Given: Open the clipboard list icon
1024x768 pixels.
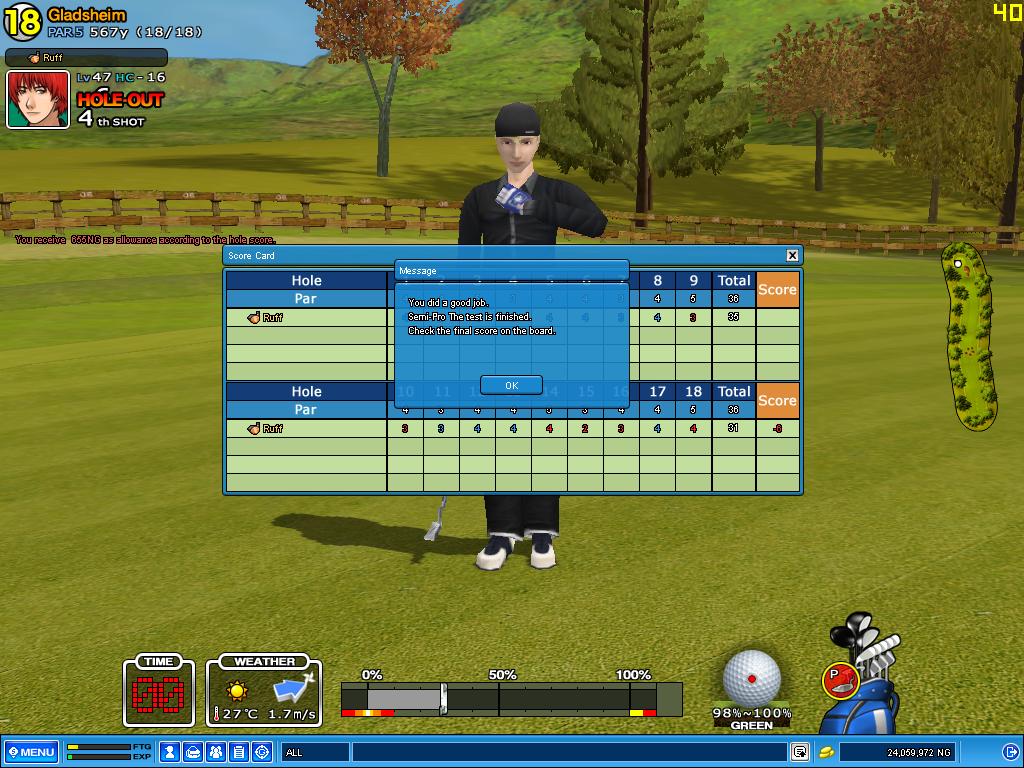Looking at the screenshot, I should point(239,752).
